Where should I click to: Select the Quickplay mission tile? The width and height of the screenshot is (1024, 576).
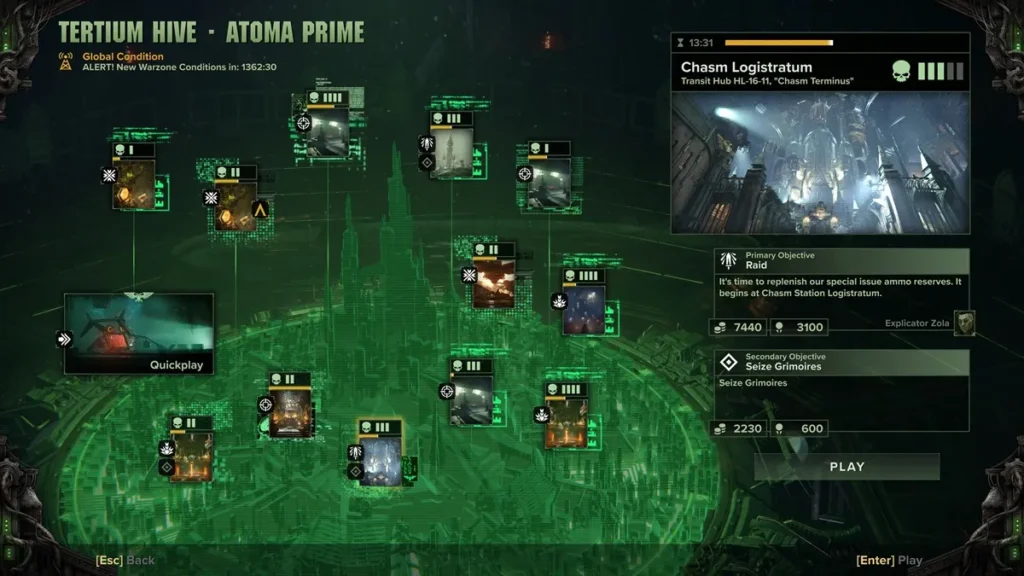point(139,334)
